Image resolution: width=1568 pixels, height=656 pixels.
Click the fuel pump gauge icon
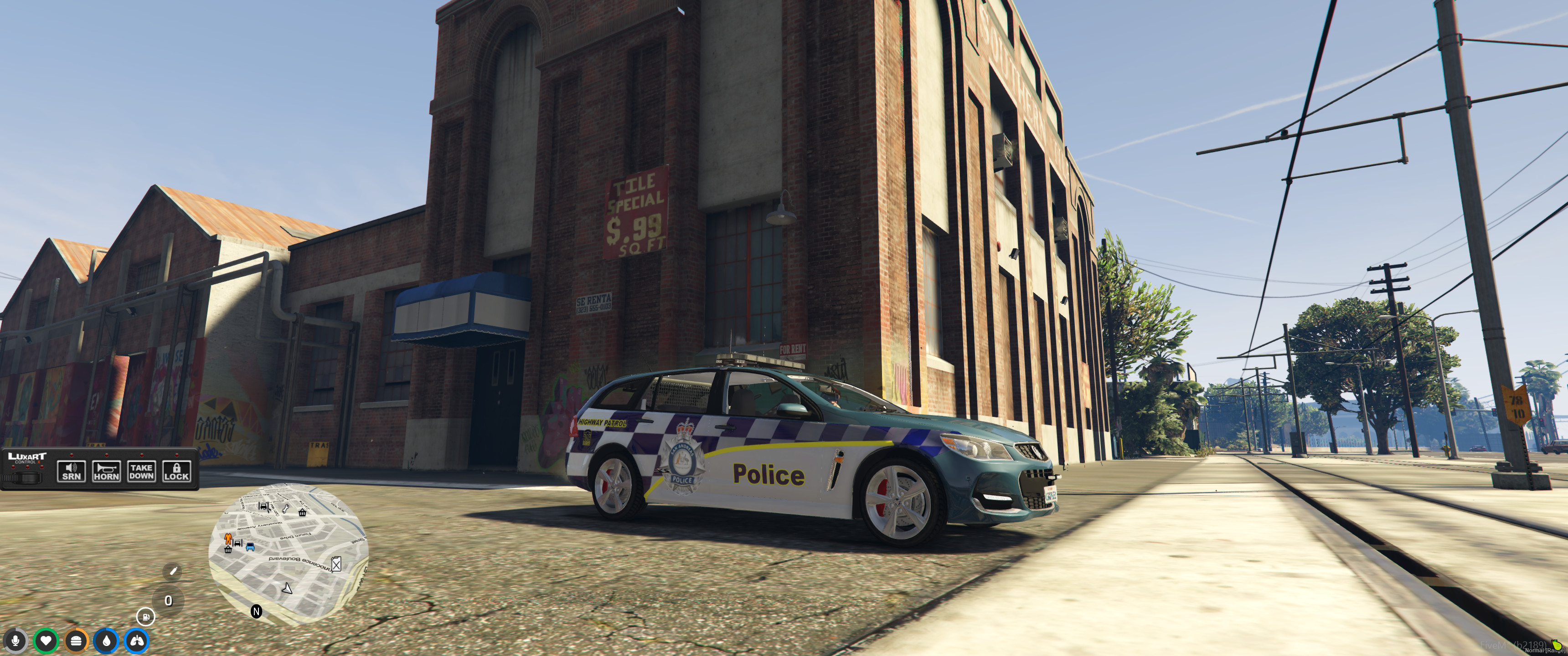pyautogui.click(x=145, y=616)
